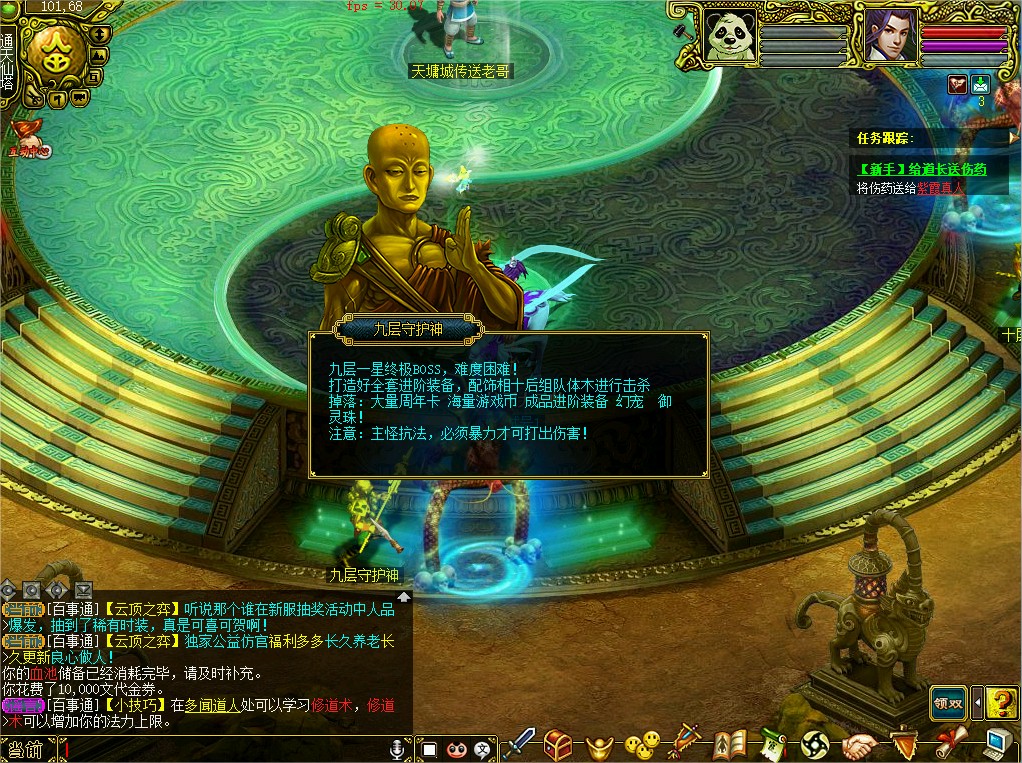Screen dimensions: 1022x763
Task: Click the handshake trade icon
Action: (858, 744)
